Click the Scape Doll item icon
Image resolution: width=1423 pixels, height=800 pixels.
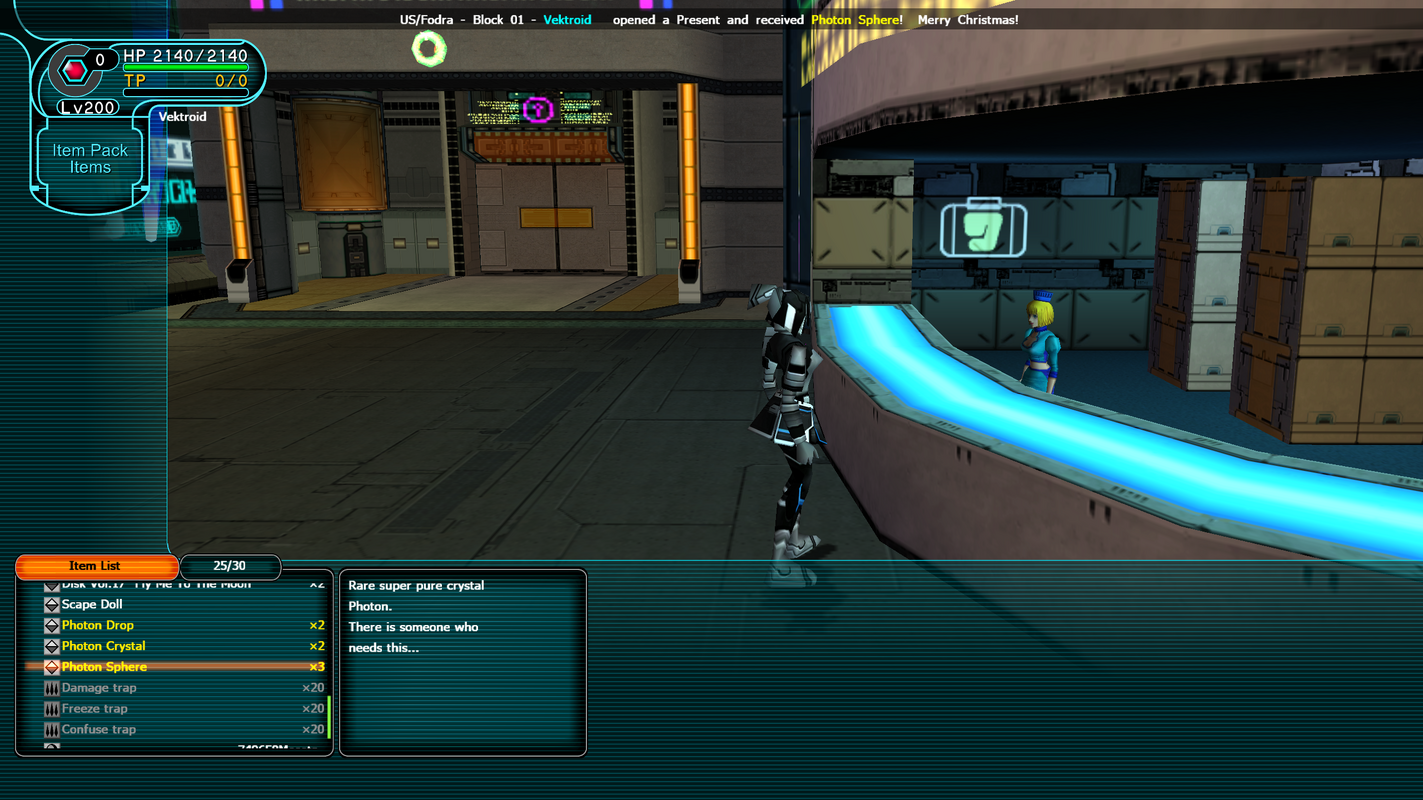coord(51,603)
